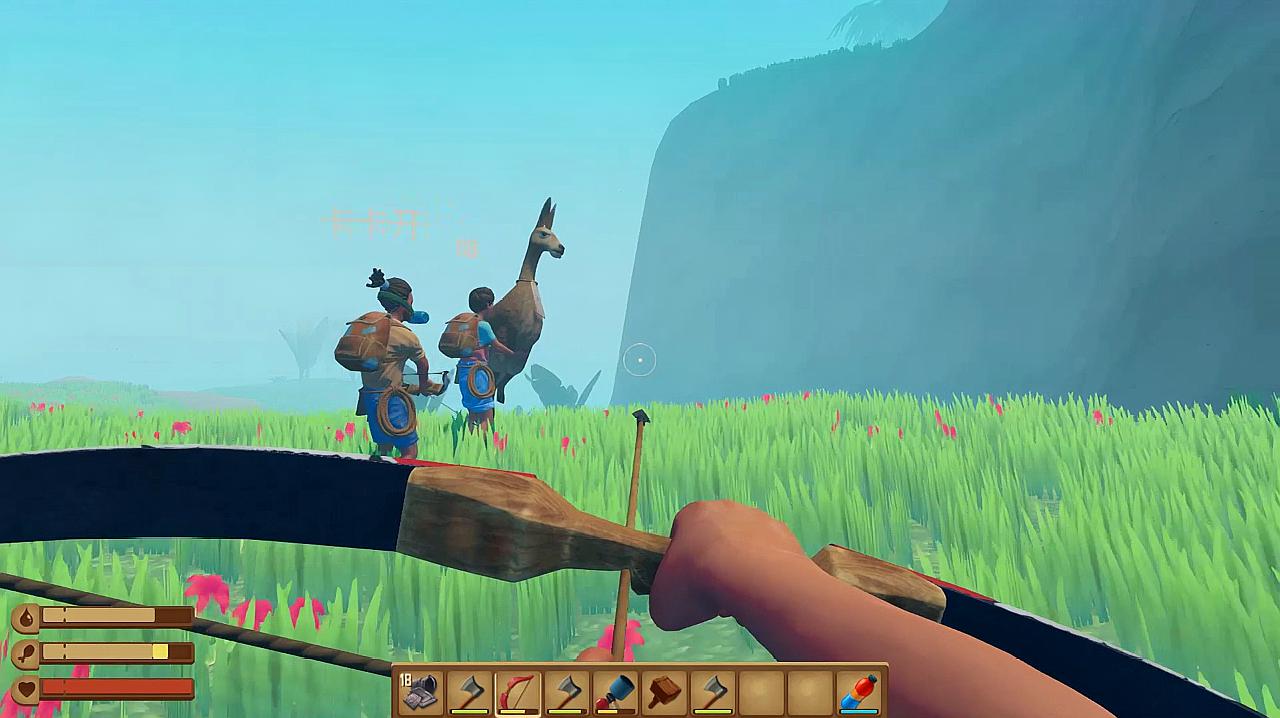Select the red and blue water bottle

coord(859,691)
